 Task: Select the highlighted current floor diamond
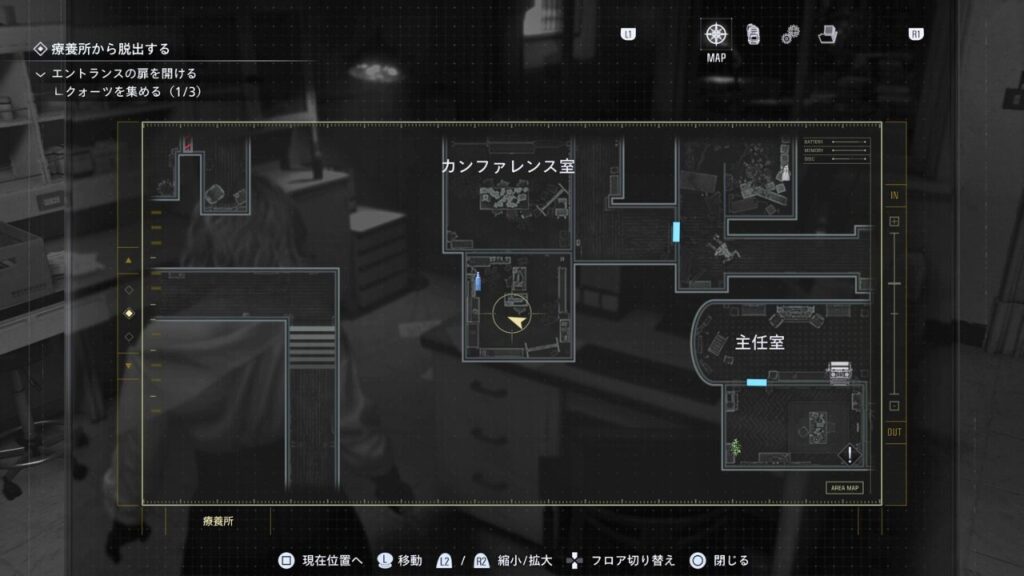128,313
